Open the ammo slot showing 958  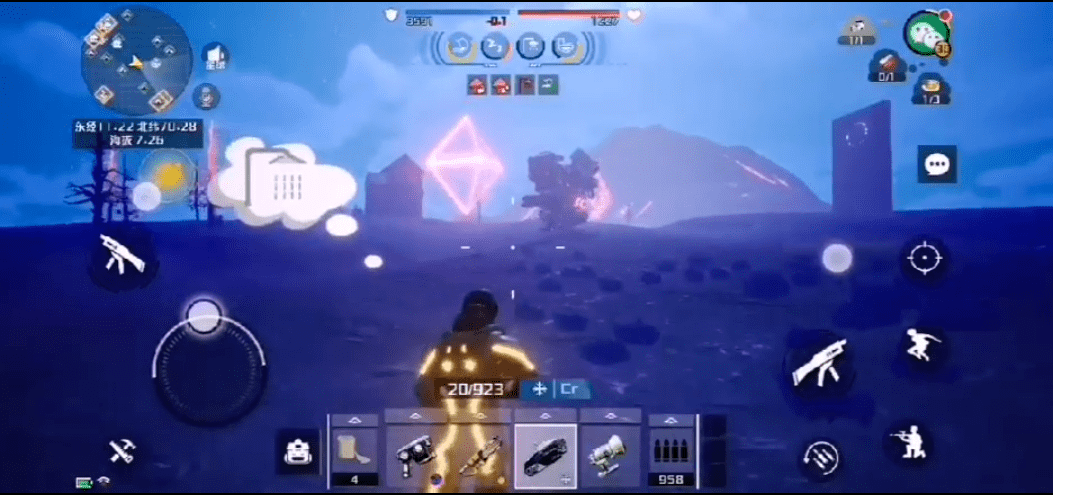coord(671,452)
